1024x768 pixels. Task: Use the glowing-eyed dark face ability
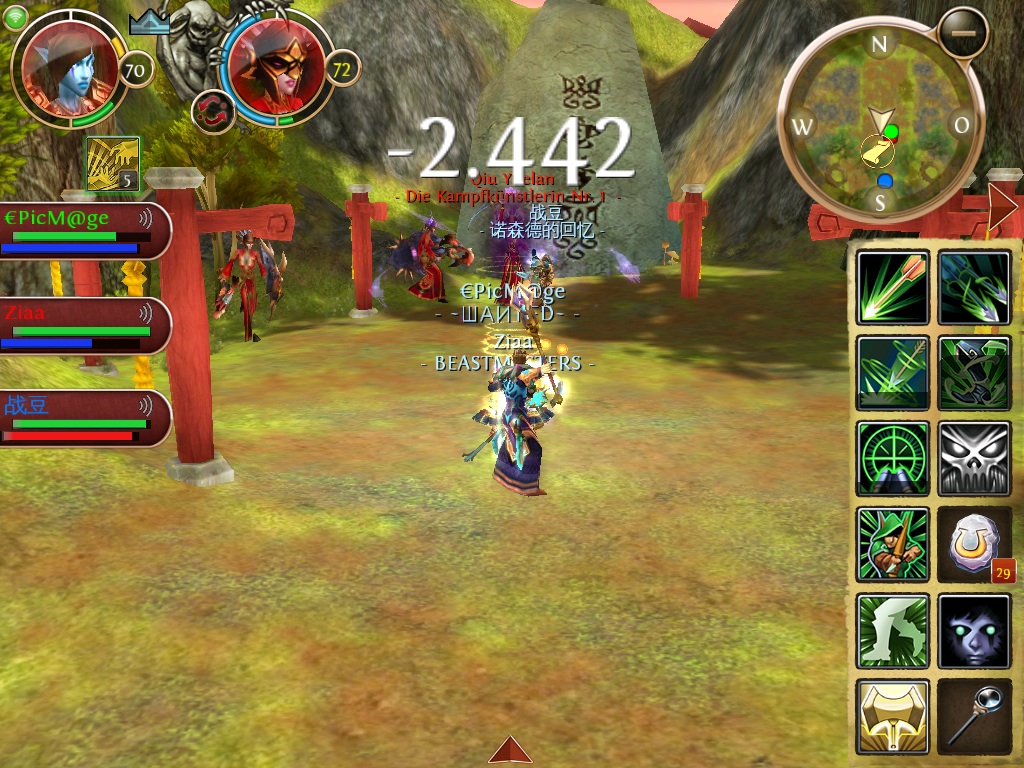click(974, 631)
